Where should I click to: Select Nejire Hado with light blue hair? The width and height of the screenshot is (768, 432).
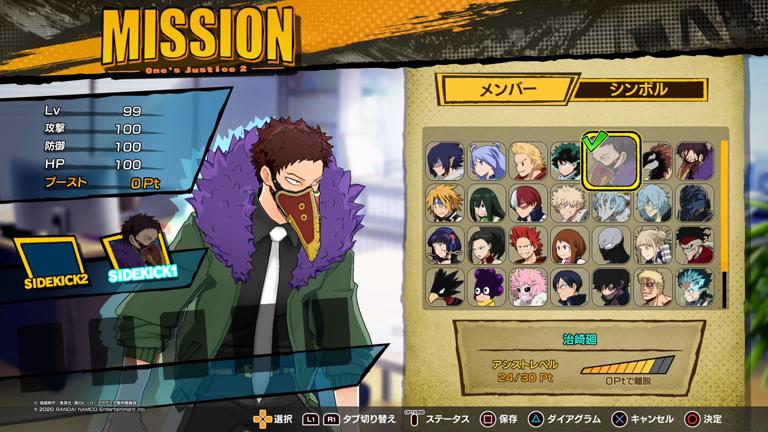click(487, 160)
